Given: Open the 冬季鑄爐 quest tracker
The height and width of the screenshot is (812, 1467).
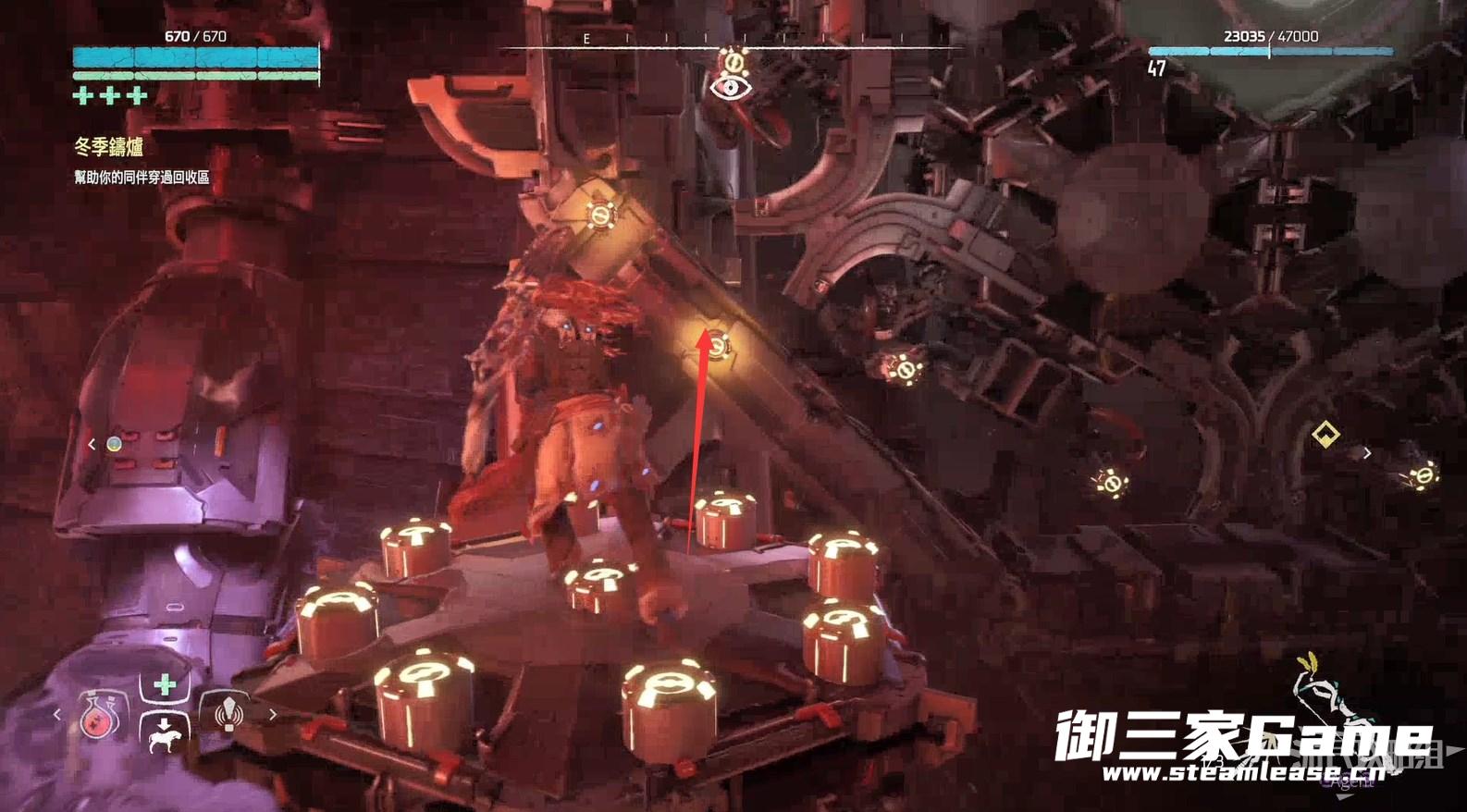Looking at the screenshot, I should pyautogui.click(x=109, y=146).
